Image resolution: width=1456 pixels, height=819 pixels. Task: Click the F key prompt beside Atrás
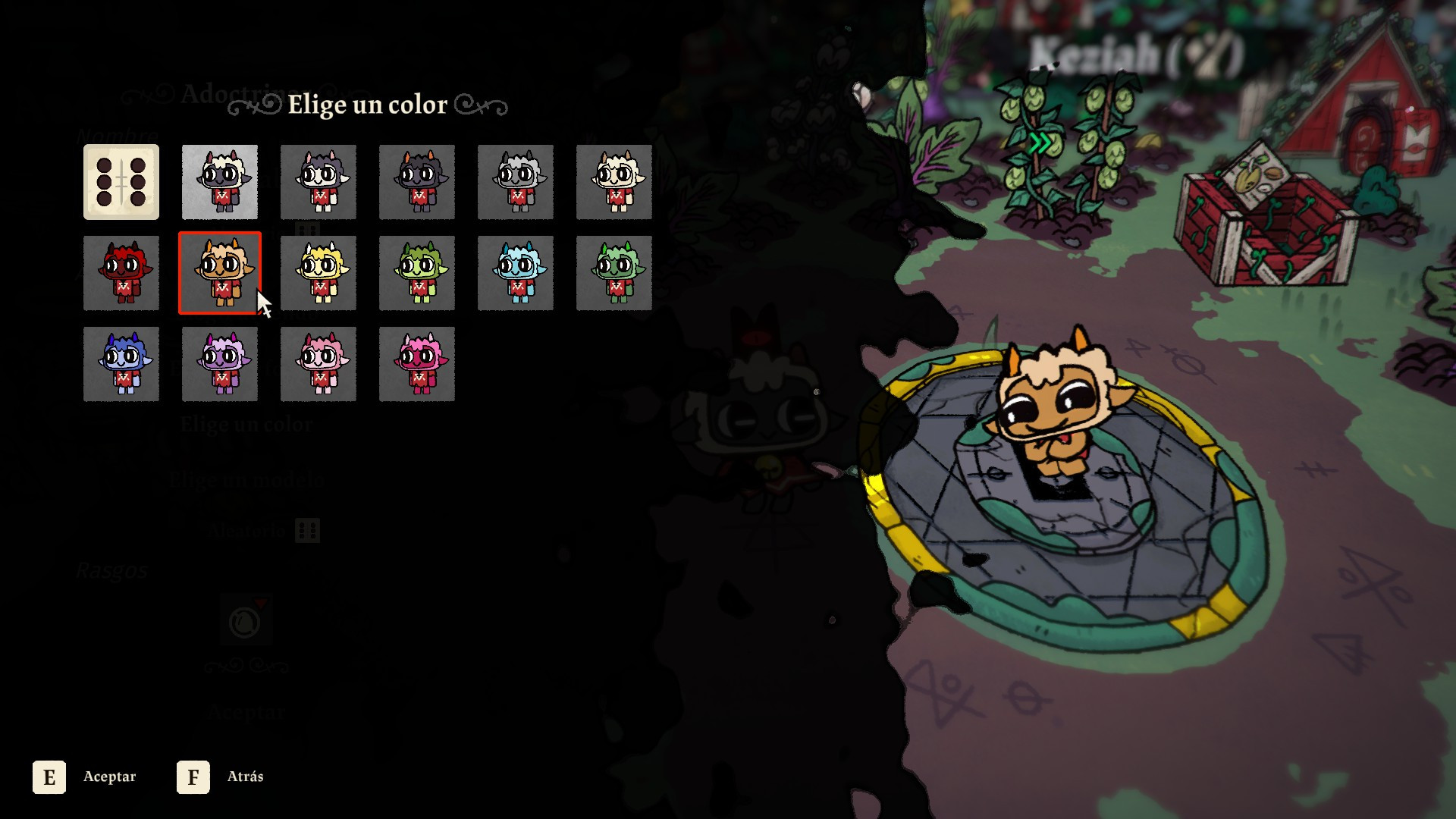coord(193,777)
